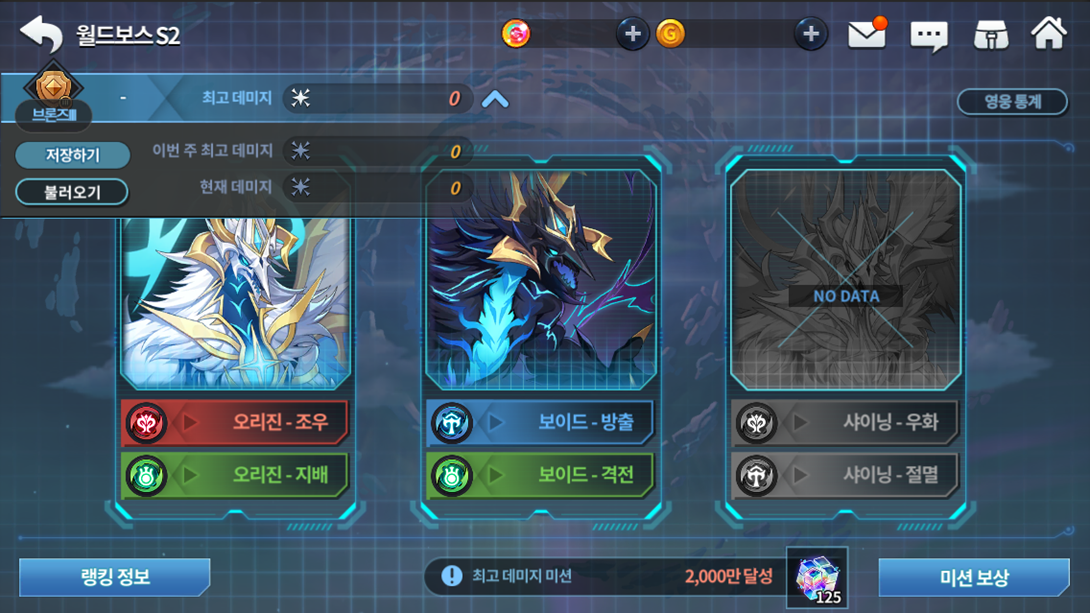Select the 샤이닝 - 우화 stage
Screen dimensions: 1090x613
point(845,422)
